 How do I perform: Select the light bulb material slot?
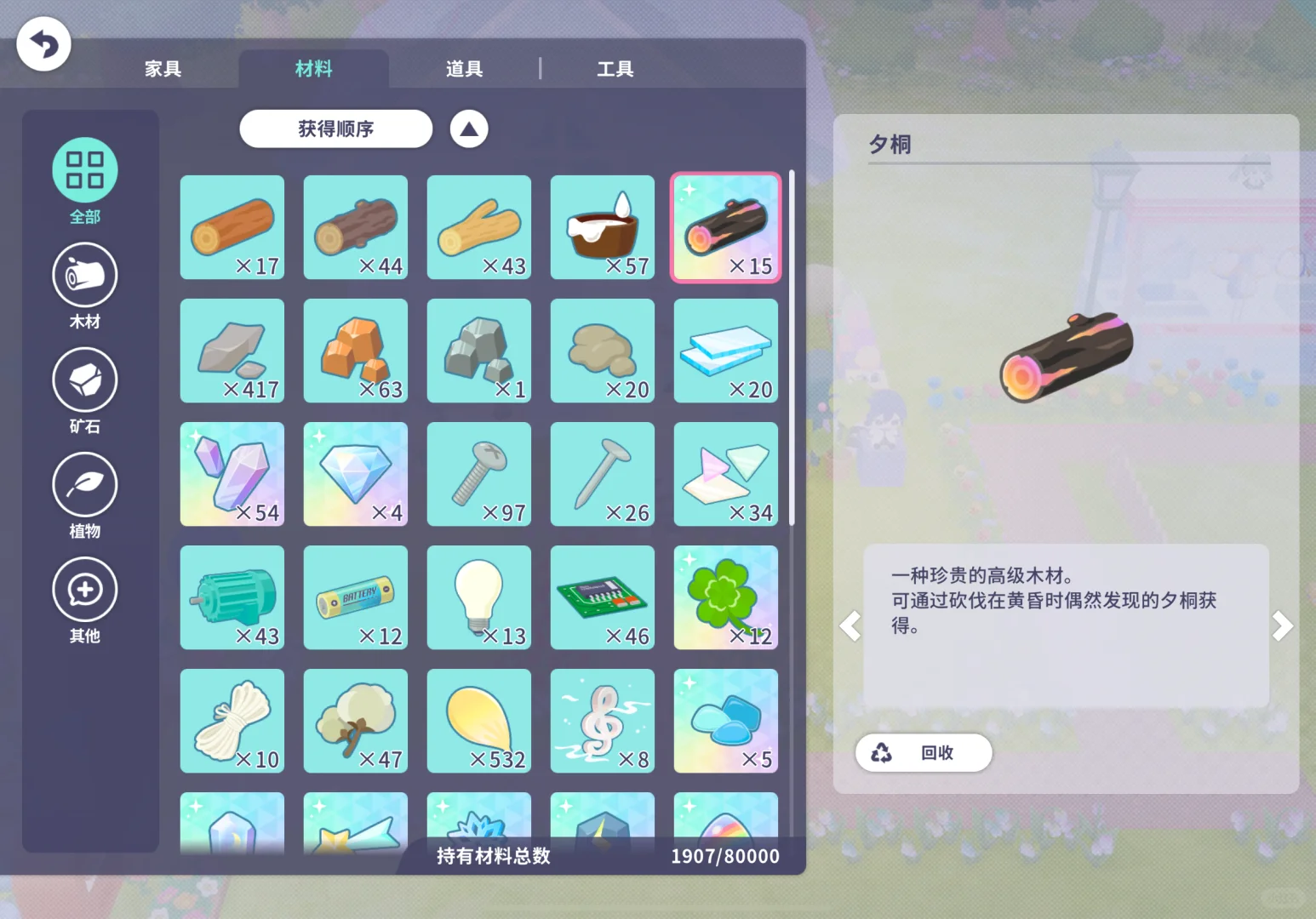(x=478, y=597)
